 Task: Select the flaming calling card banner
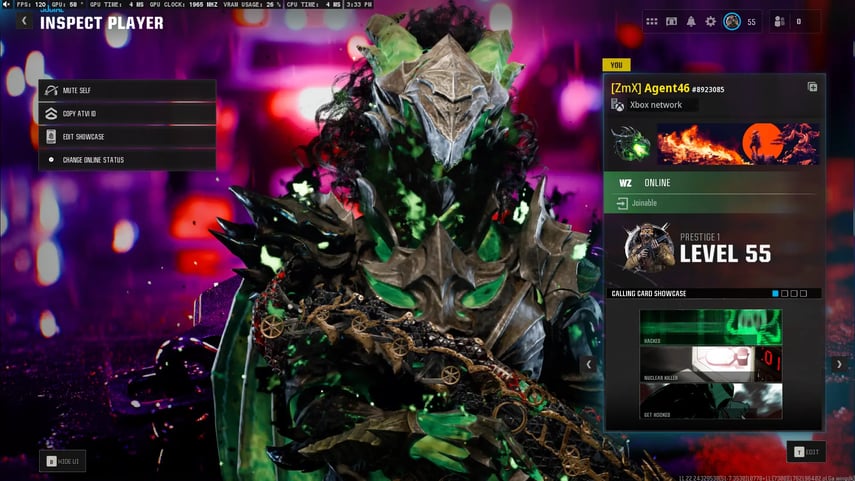738,144
